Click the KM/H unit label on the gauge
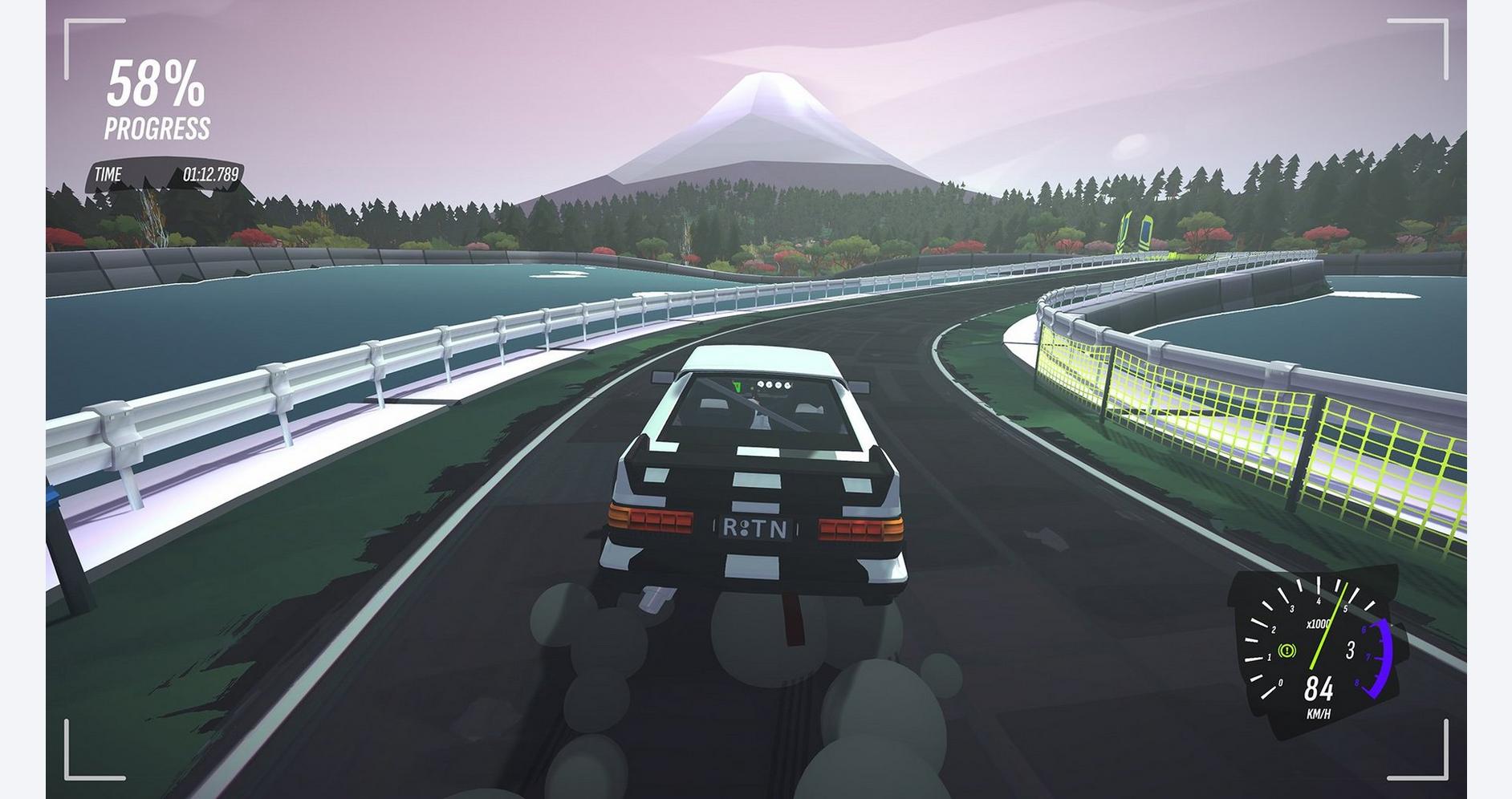 pos(1319,712)
